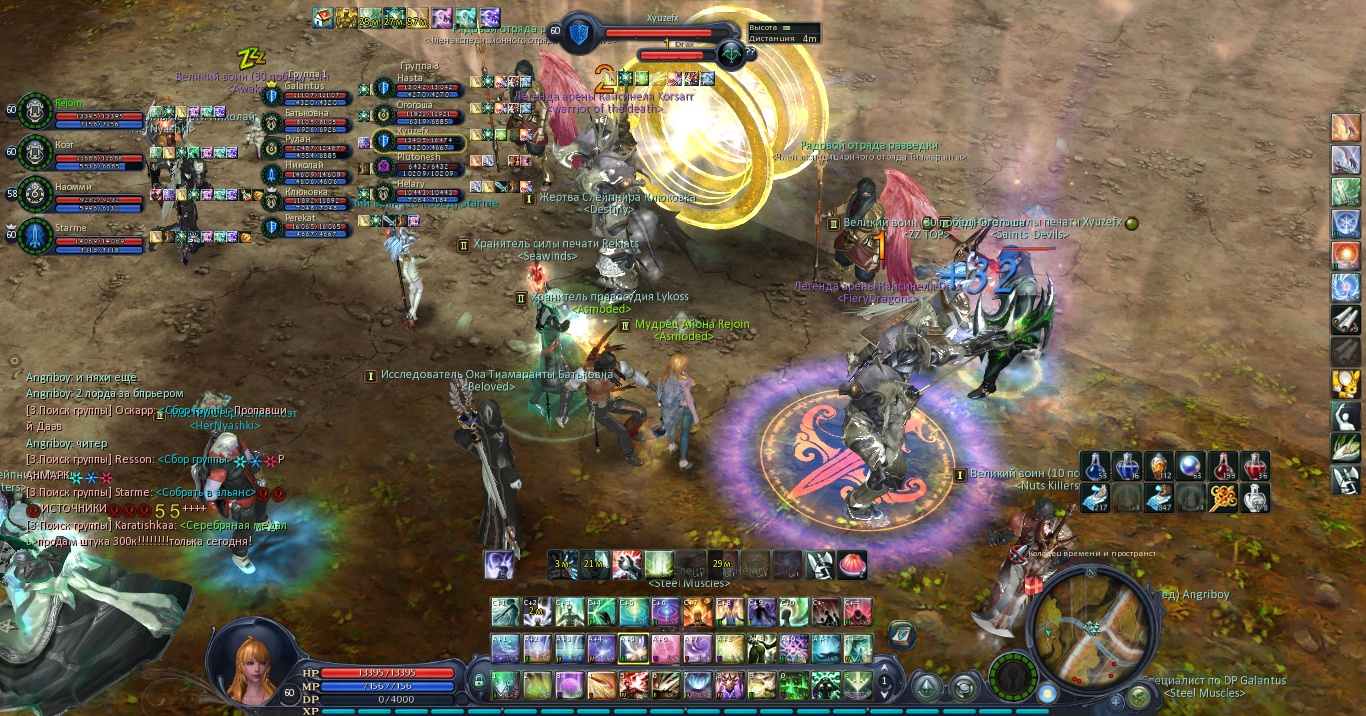Click the plus button beside the minimap
This screenshot has width=1366, height=716.
[1116, 703]
